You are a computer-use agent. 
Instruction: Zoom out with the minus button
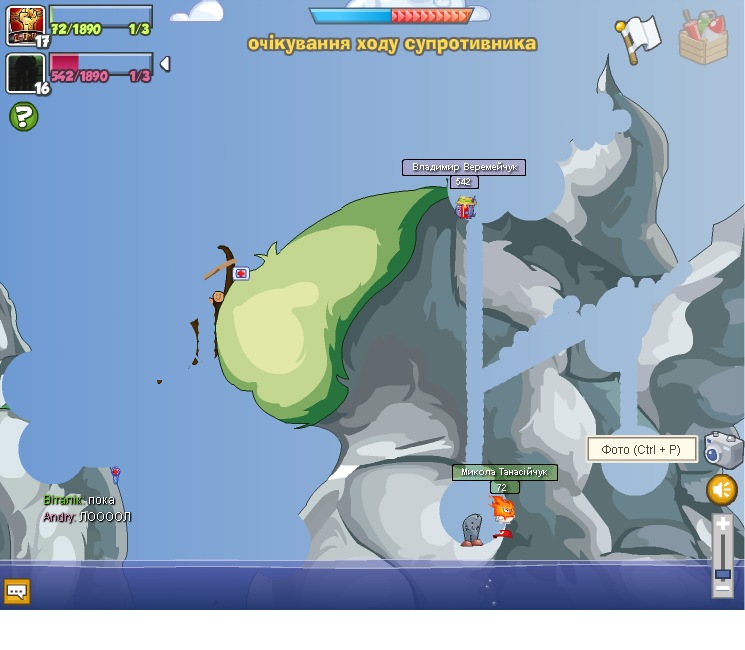click(x=723, y=589)
